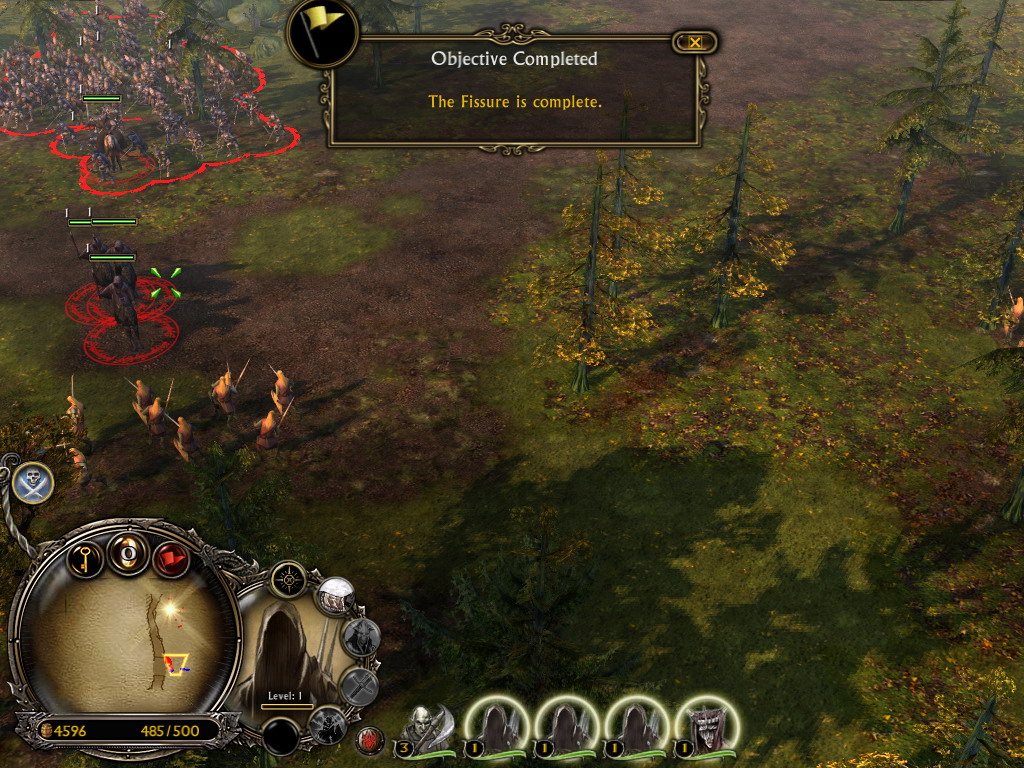Viewport: 1024px width, 768px height.
Task: Close the Objective Completed popup
Action: (695, 42)
